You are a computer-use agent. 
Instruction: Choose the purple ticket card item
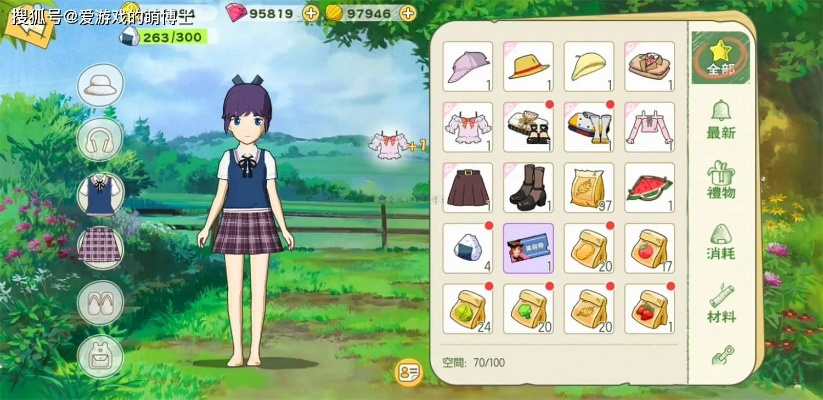tap(528, 248)
